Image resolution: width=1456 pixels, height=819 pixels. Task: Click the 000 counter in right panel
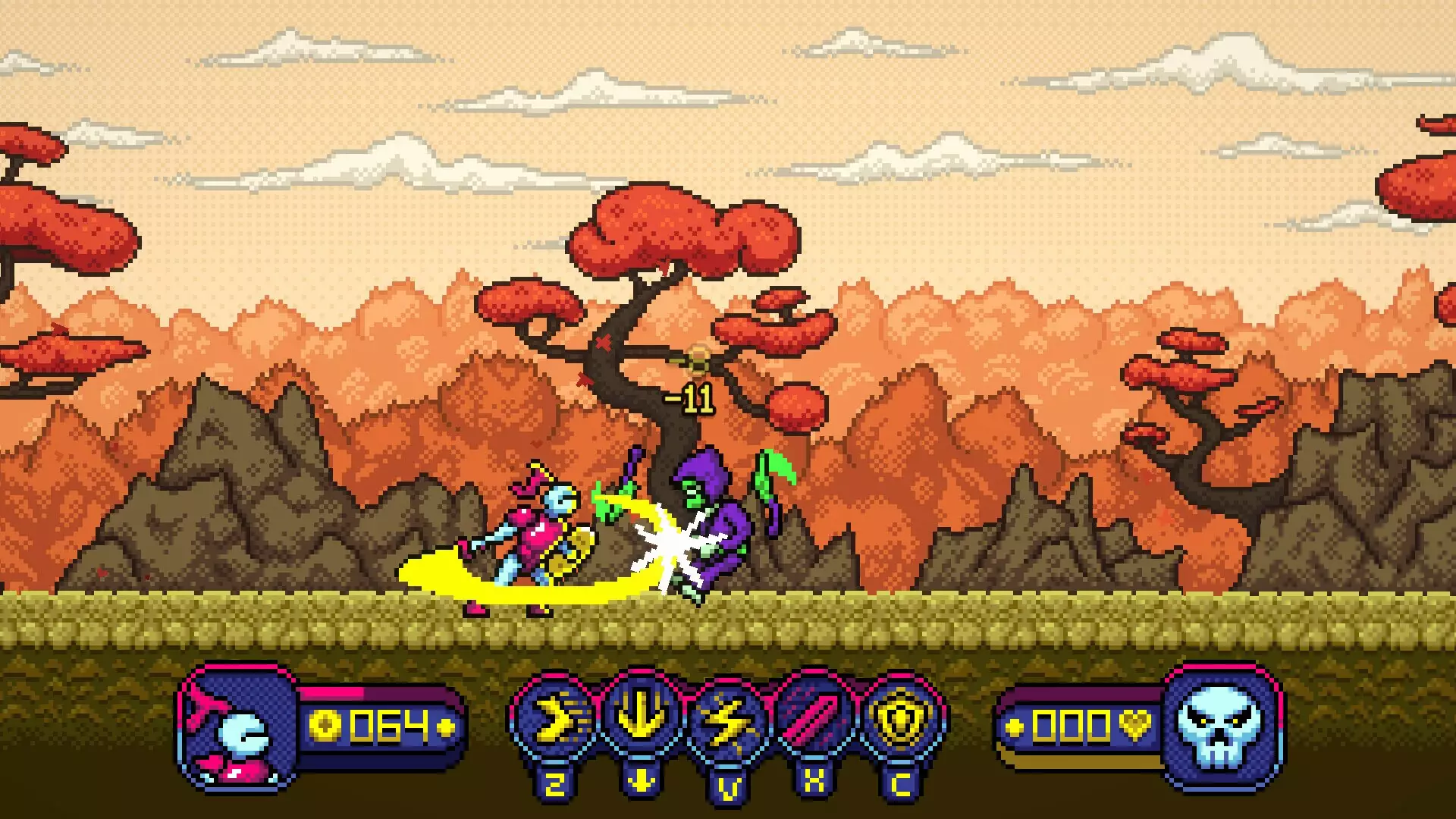tap(1069, 726)
